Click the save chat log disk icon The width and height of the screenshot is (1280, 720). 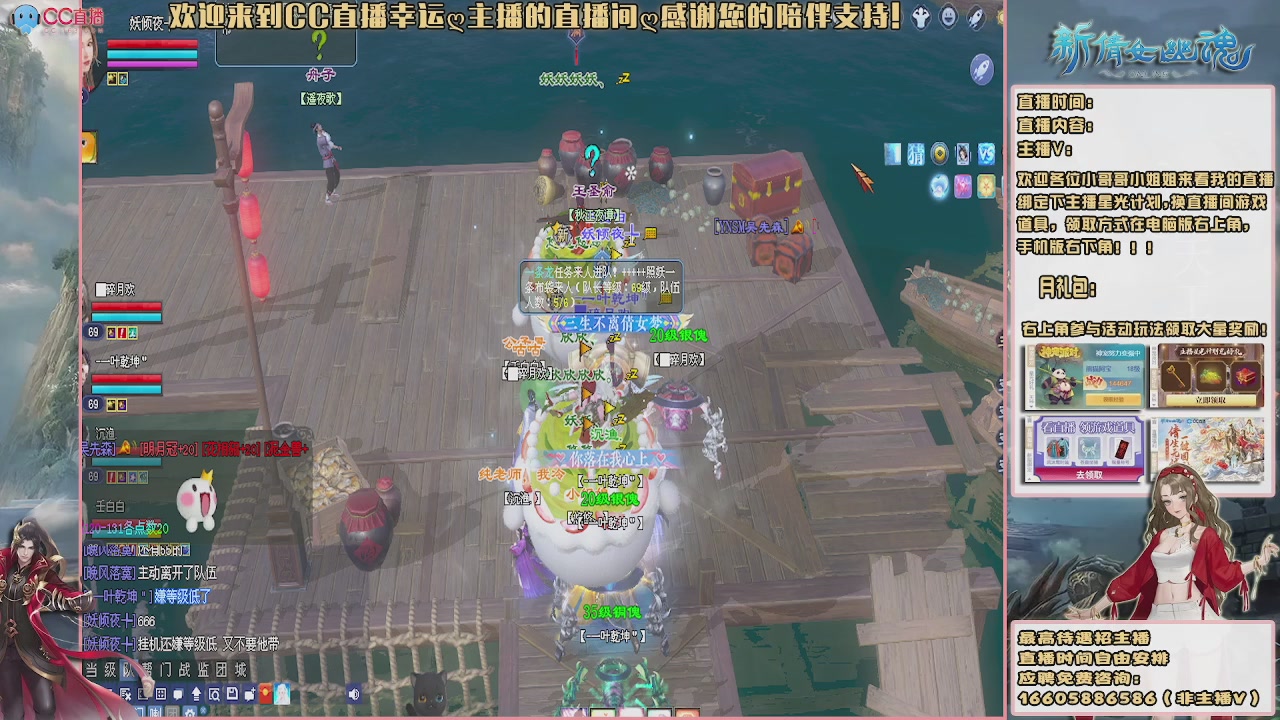pyautogui.click(x=232, y=694)
